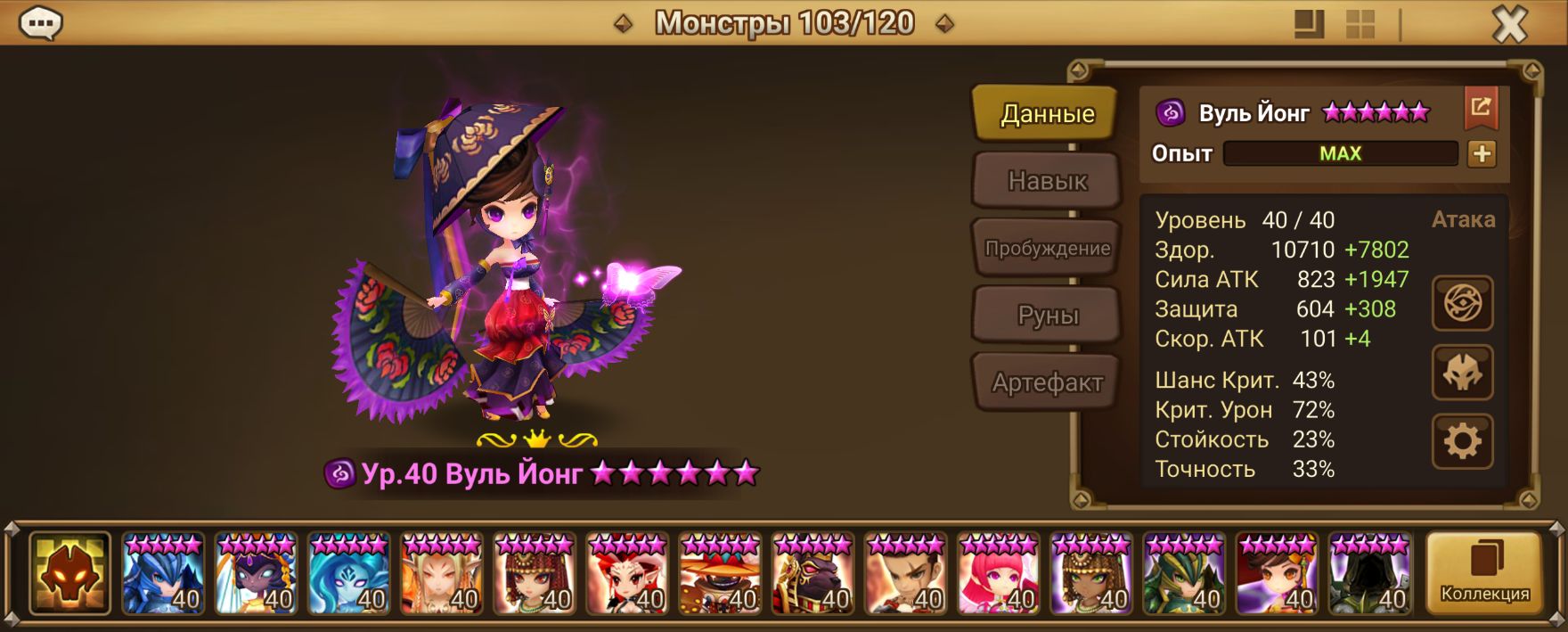Select the golden mask filter icon
Viewport: 1568px width, 632px height.
69,573
